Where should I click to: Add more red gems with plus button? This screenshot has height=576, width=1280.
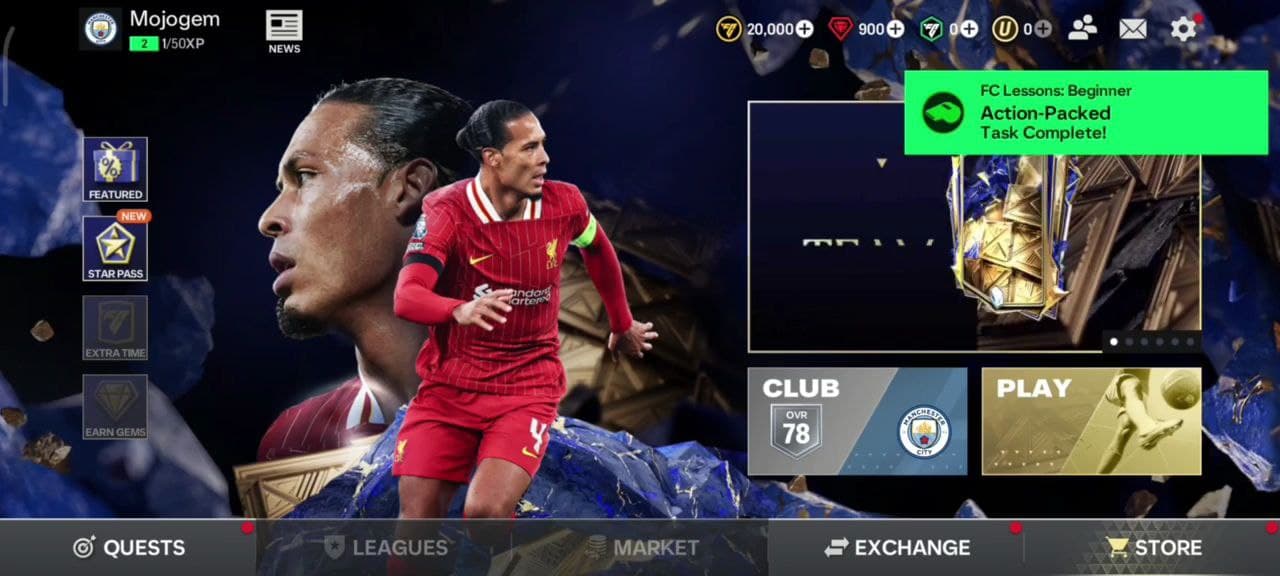(x=896, y=29)
